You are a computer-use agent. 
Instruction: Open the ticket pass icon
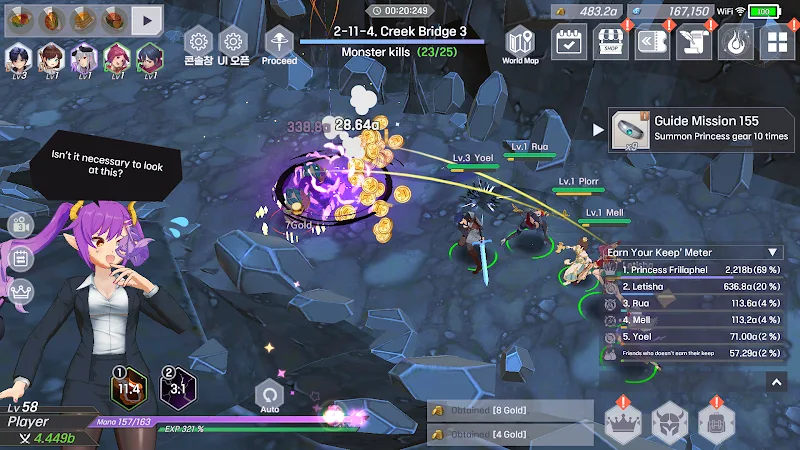[653, 42]
